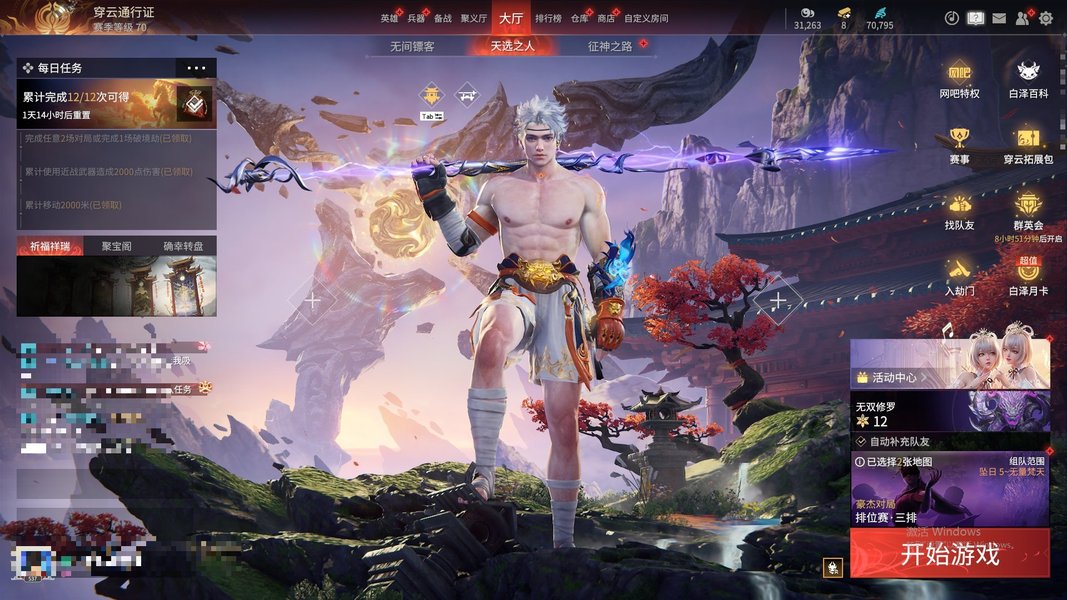Open the mail envelope icon
This screenshot has width=1067, height=600.
[999, 18]
